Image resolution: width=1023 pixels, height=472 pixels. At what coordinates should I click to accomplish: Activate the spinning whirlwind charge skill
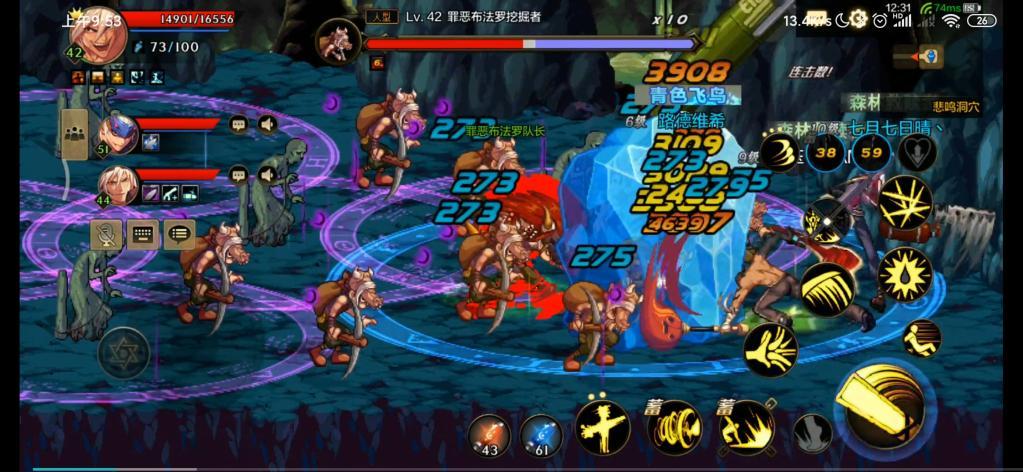pos(675,428)
